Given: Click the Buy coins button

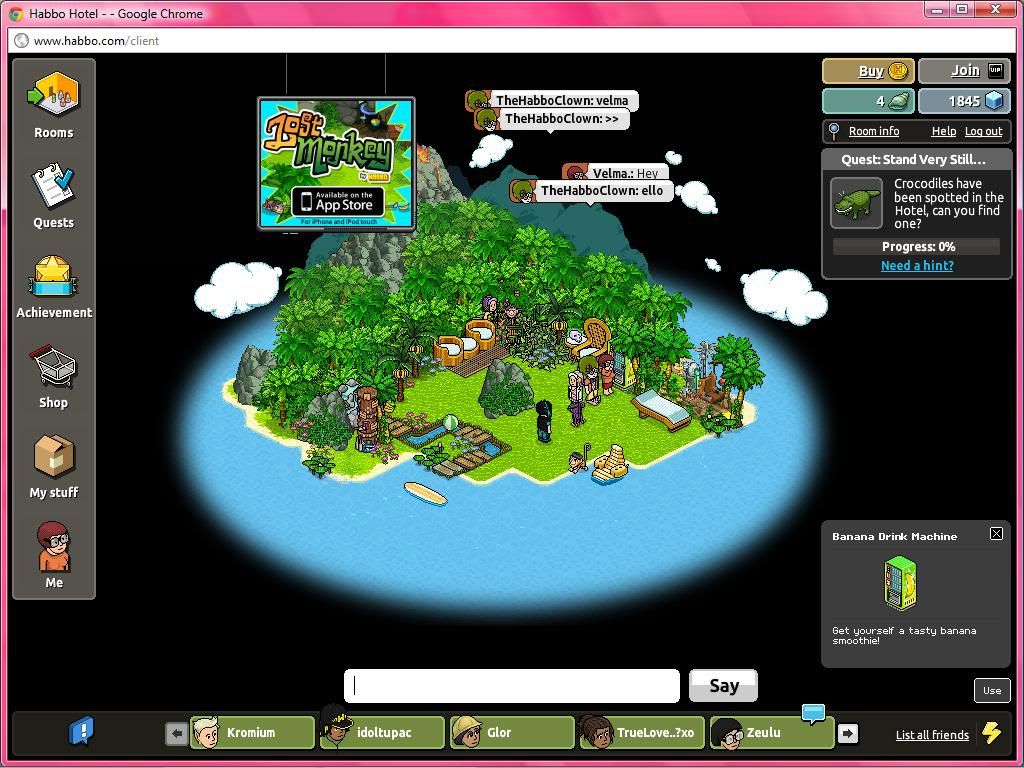Looking at the screenshot, I should tap(867, 71).
